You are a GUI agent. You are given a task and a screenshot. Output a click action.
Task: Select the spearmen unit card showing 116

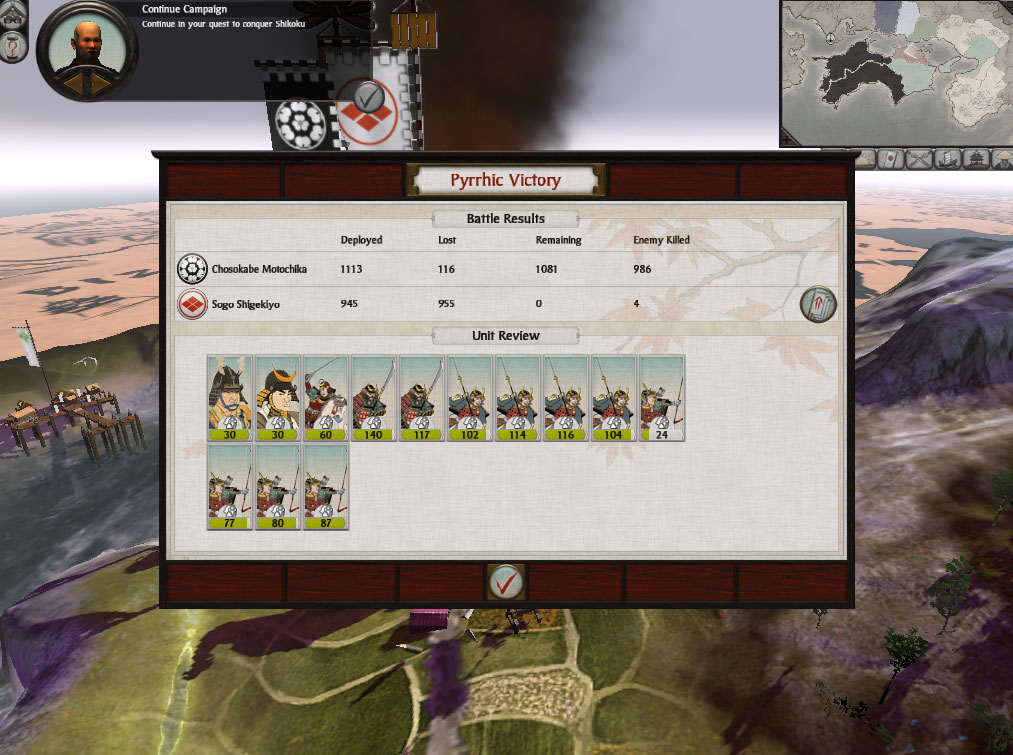coord(566,398)
